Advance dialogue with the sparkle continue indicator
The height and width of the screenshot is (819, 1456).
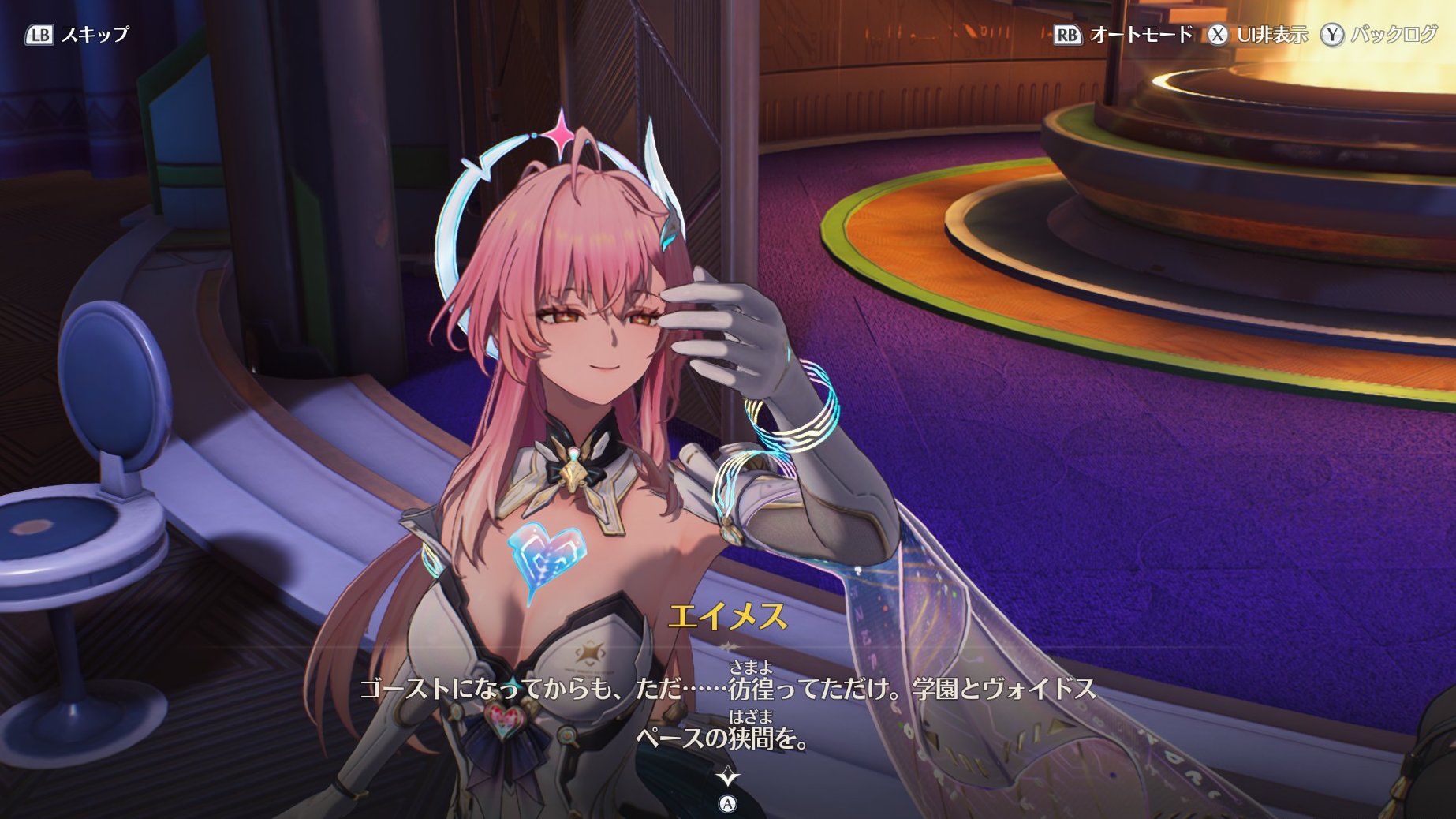(x=727, y=777)
